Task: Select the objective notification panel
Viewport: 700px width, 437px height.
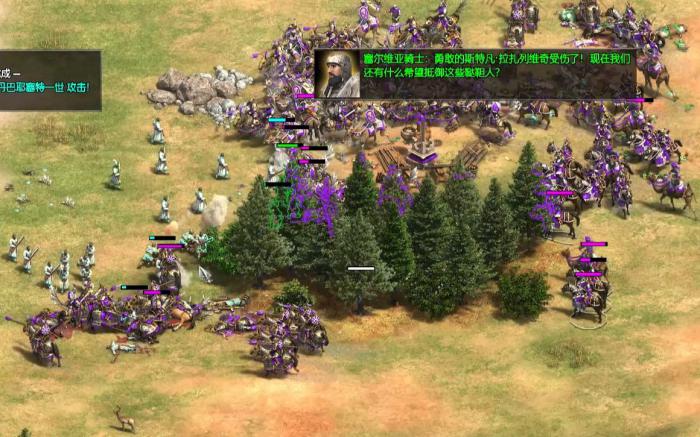Action: point(48,80)
